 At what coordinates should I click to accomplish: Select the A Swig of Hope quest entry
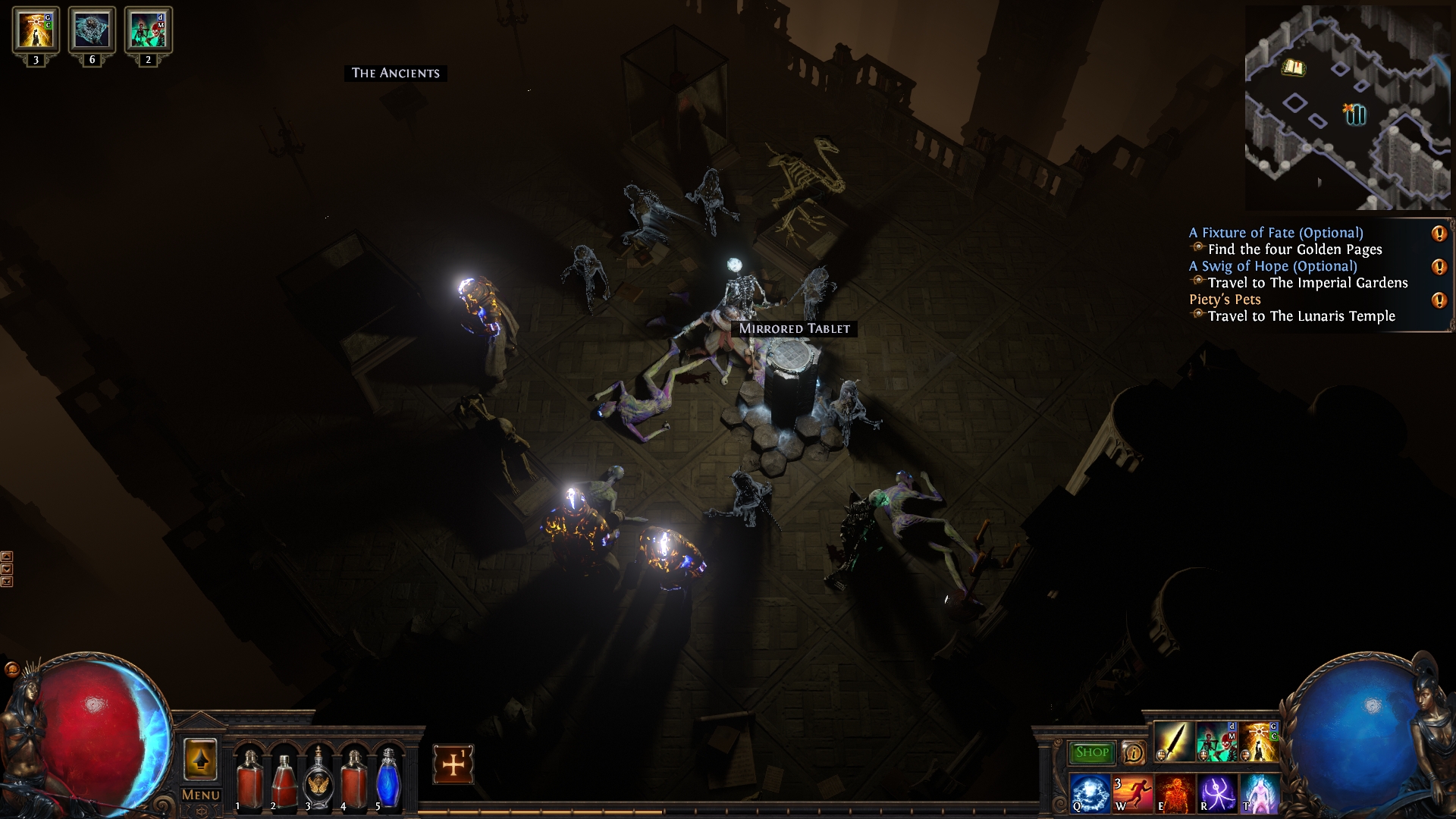pos(1272,266)
